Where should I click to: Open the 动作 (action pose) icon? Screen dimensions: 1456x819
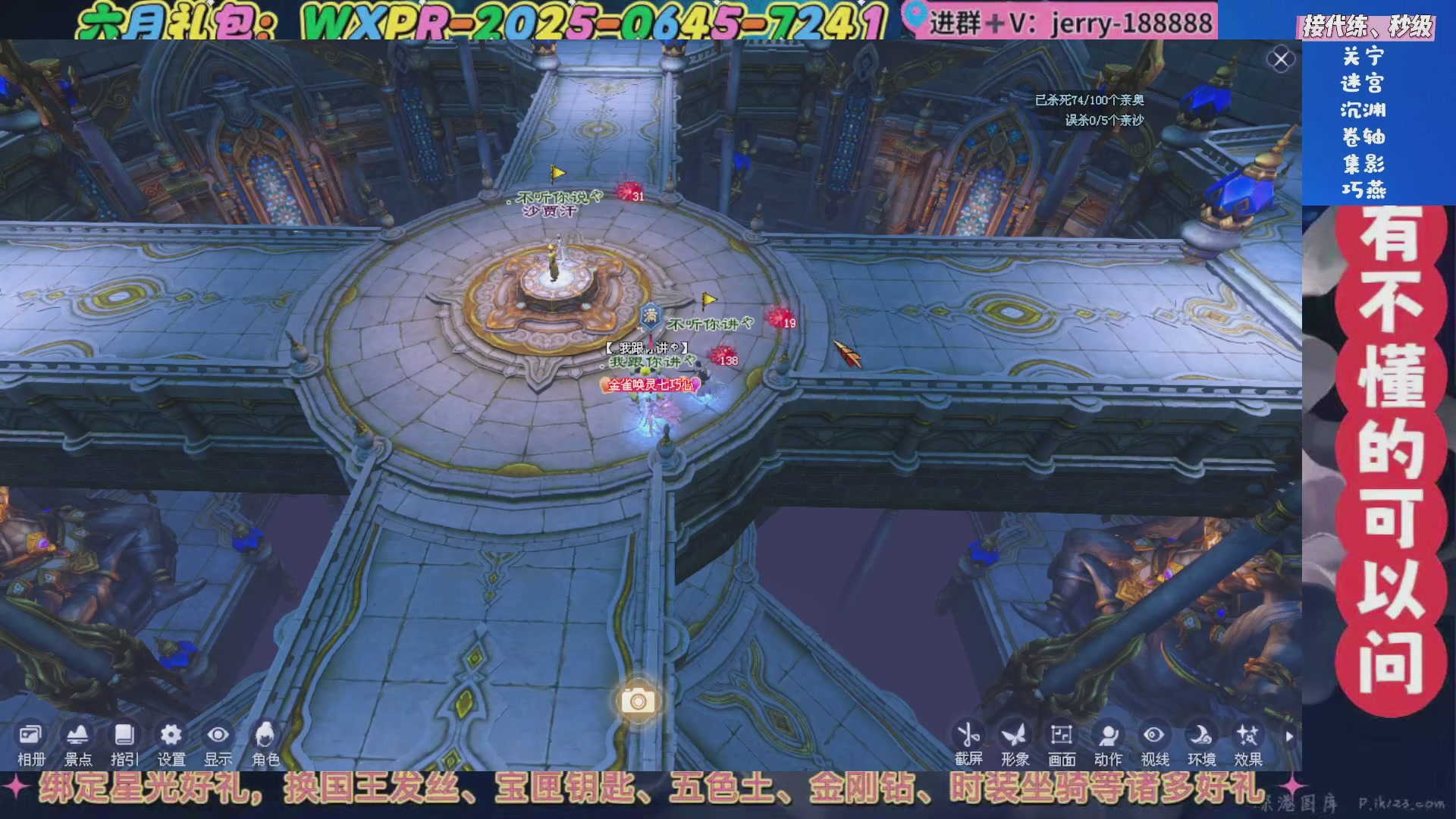click(x=1108, y=736)
